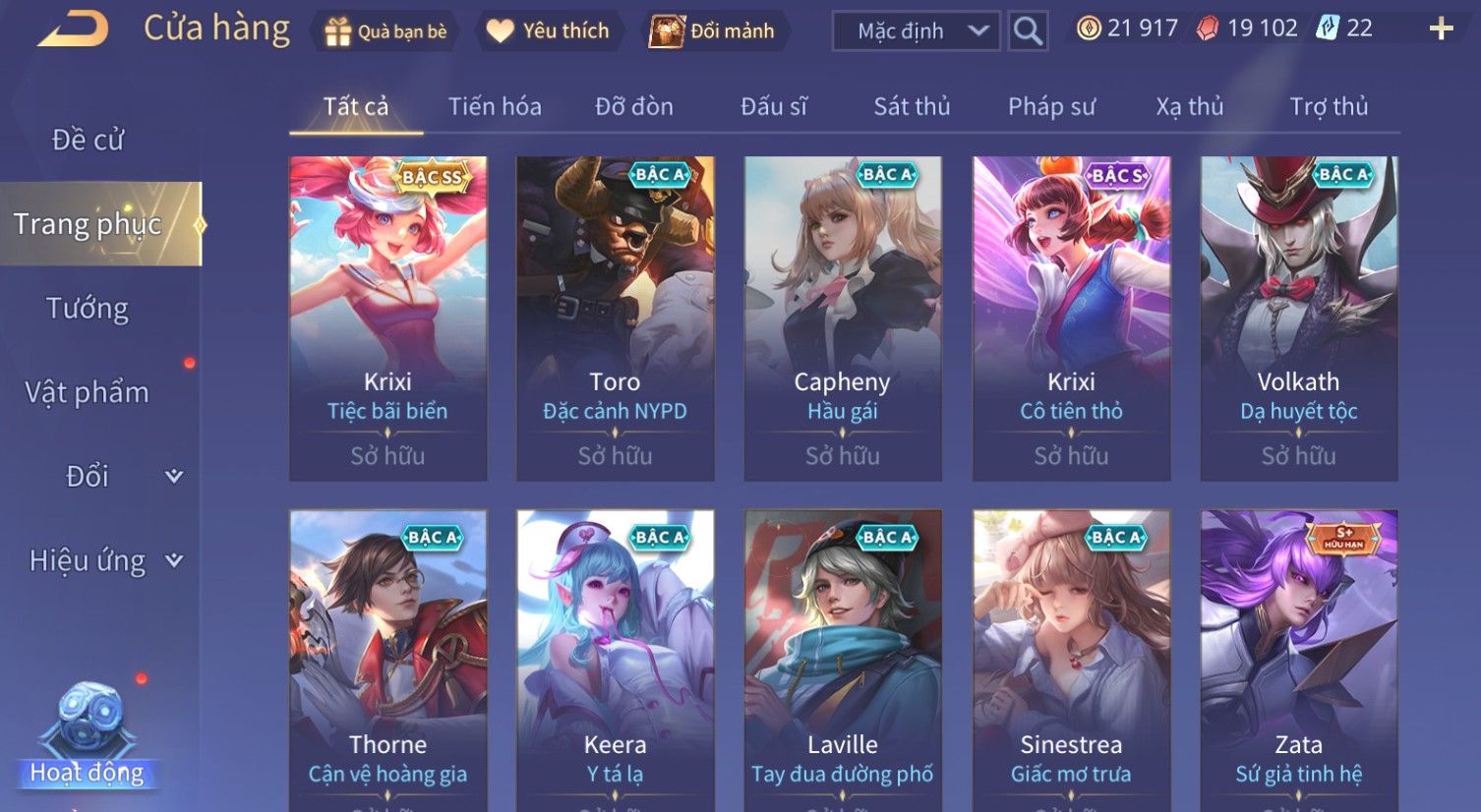The height and width of the screenshot is (812, 1481).
Task: Open the Yêu thích favorites list
Action: (549, 31)
